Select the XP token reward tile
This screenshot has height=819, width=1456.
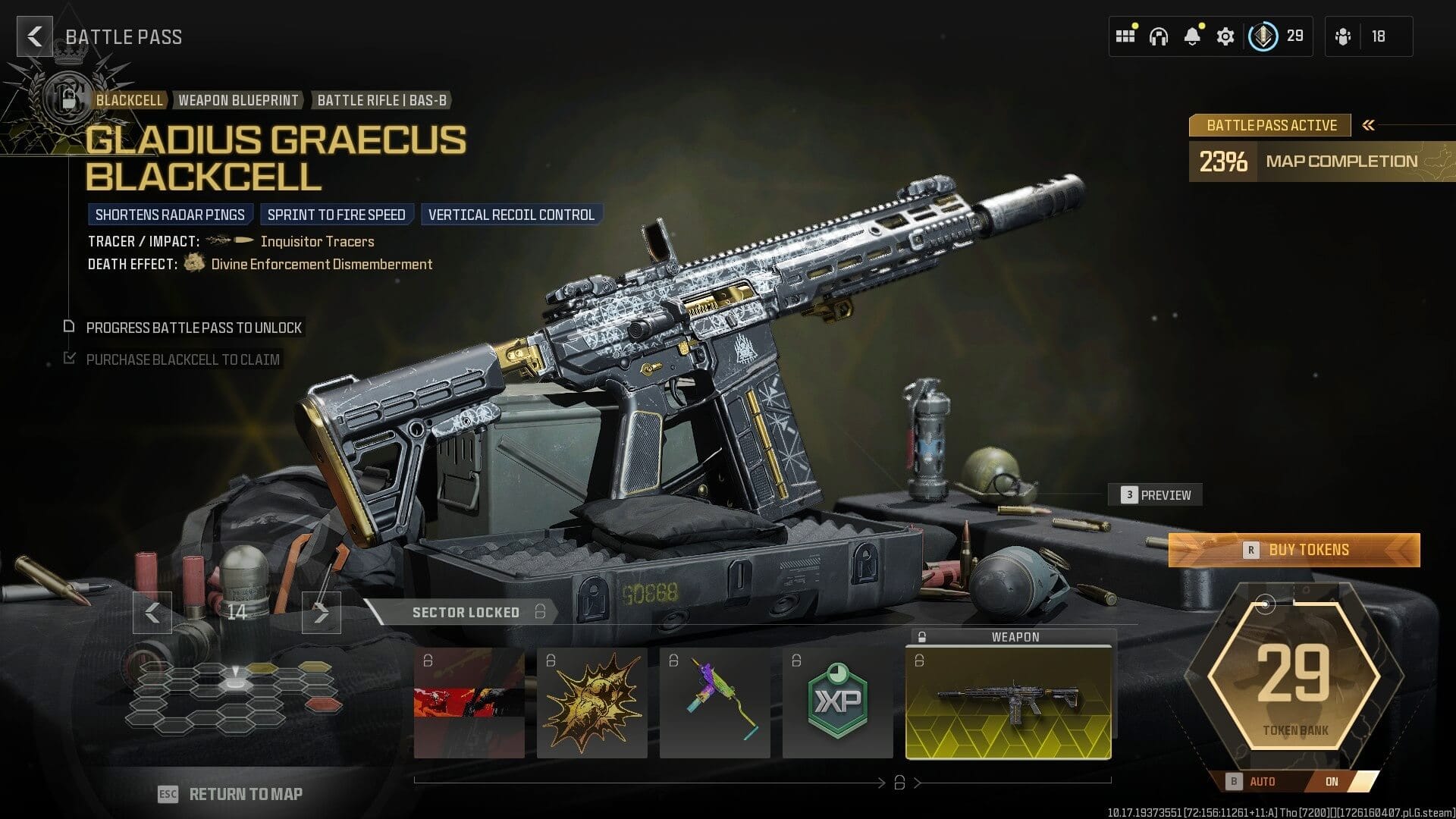837,702
